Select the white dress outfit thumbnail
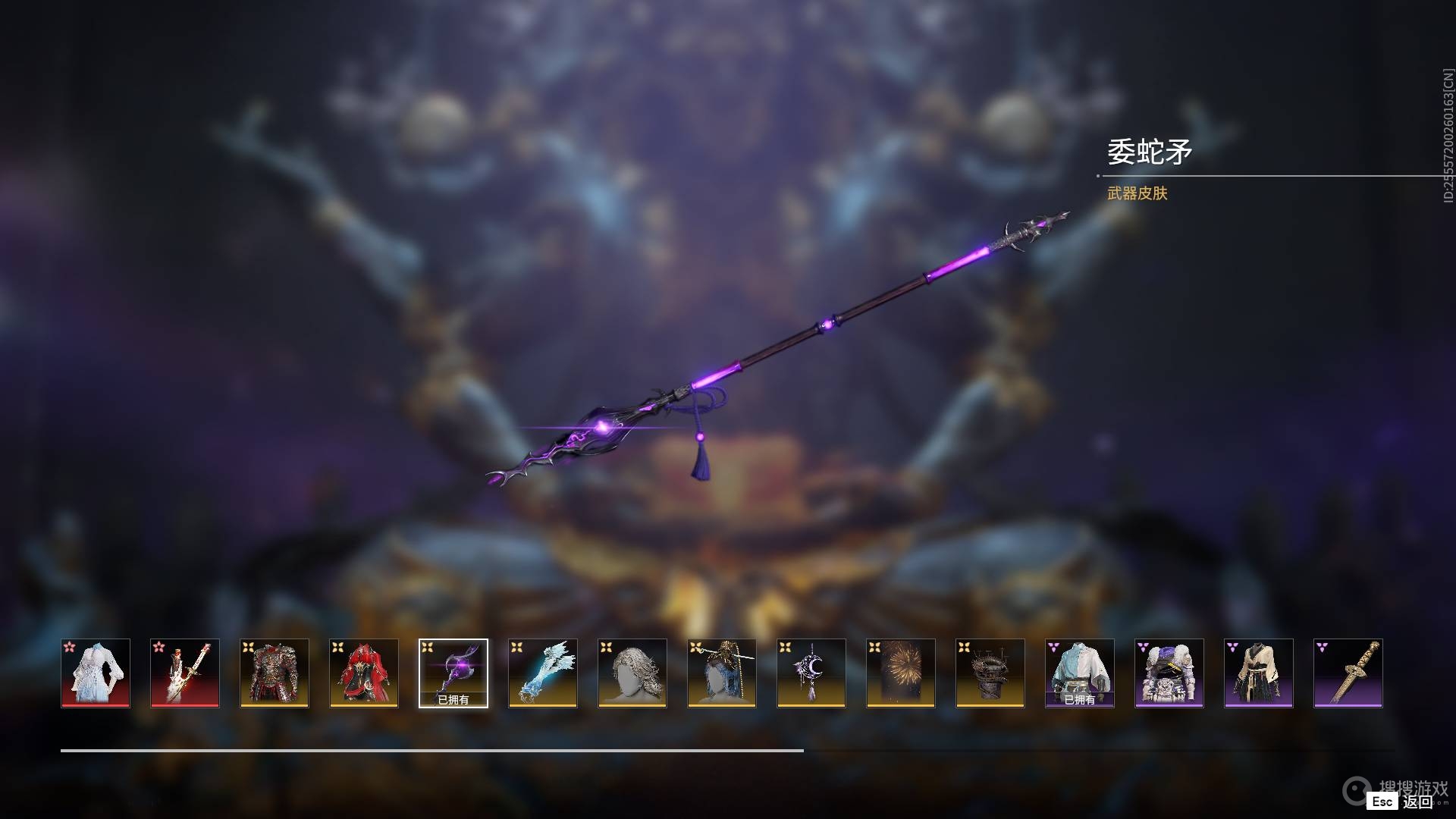The image size is (1456, 819). point(96,673)
